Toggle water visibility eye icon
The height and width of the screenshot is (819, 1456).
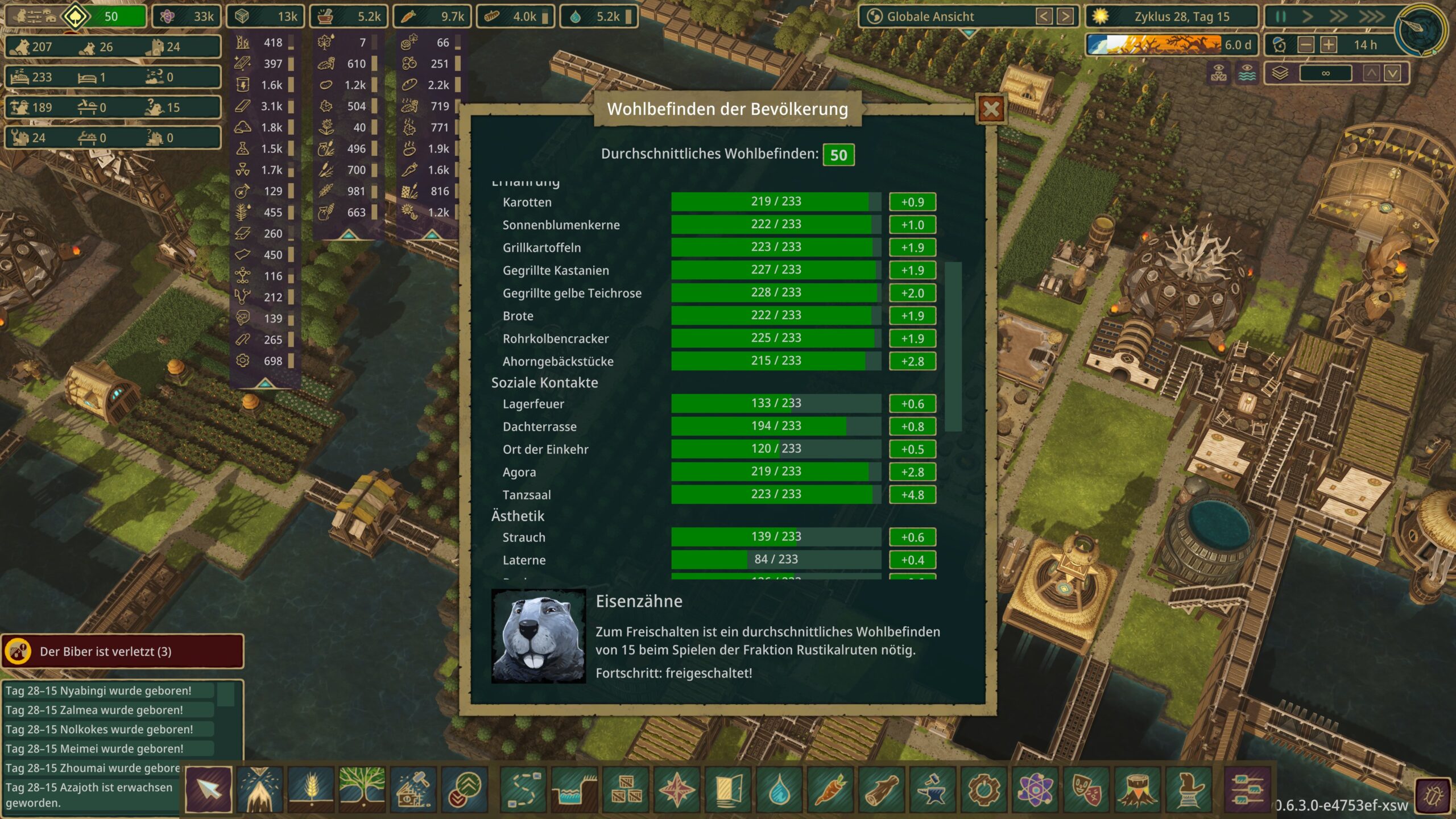[1247, 73]
